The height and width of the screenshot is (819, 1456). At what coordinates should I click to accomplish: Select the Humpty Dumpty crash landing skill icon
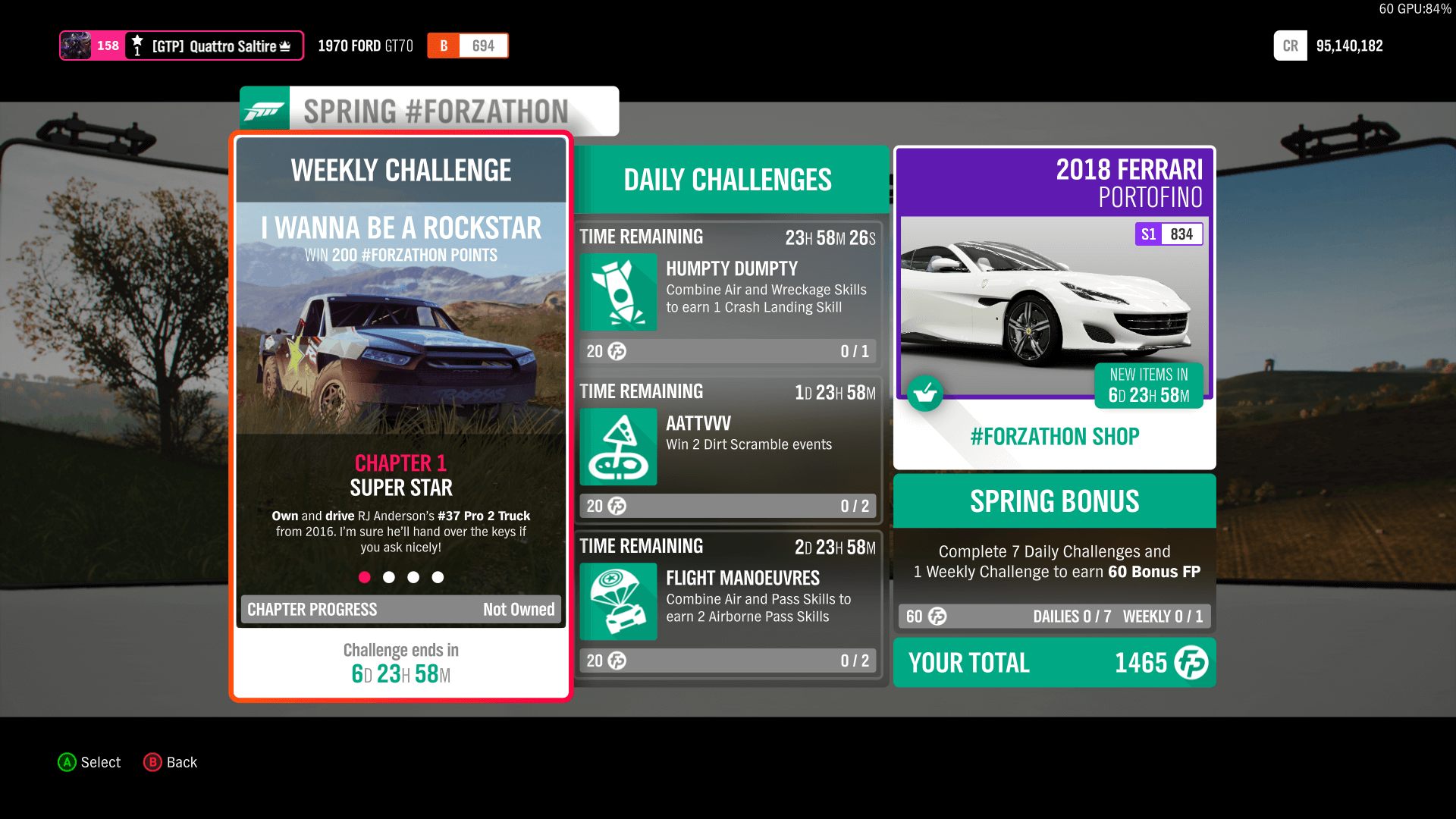pos(618,293)
